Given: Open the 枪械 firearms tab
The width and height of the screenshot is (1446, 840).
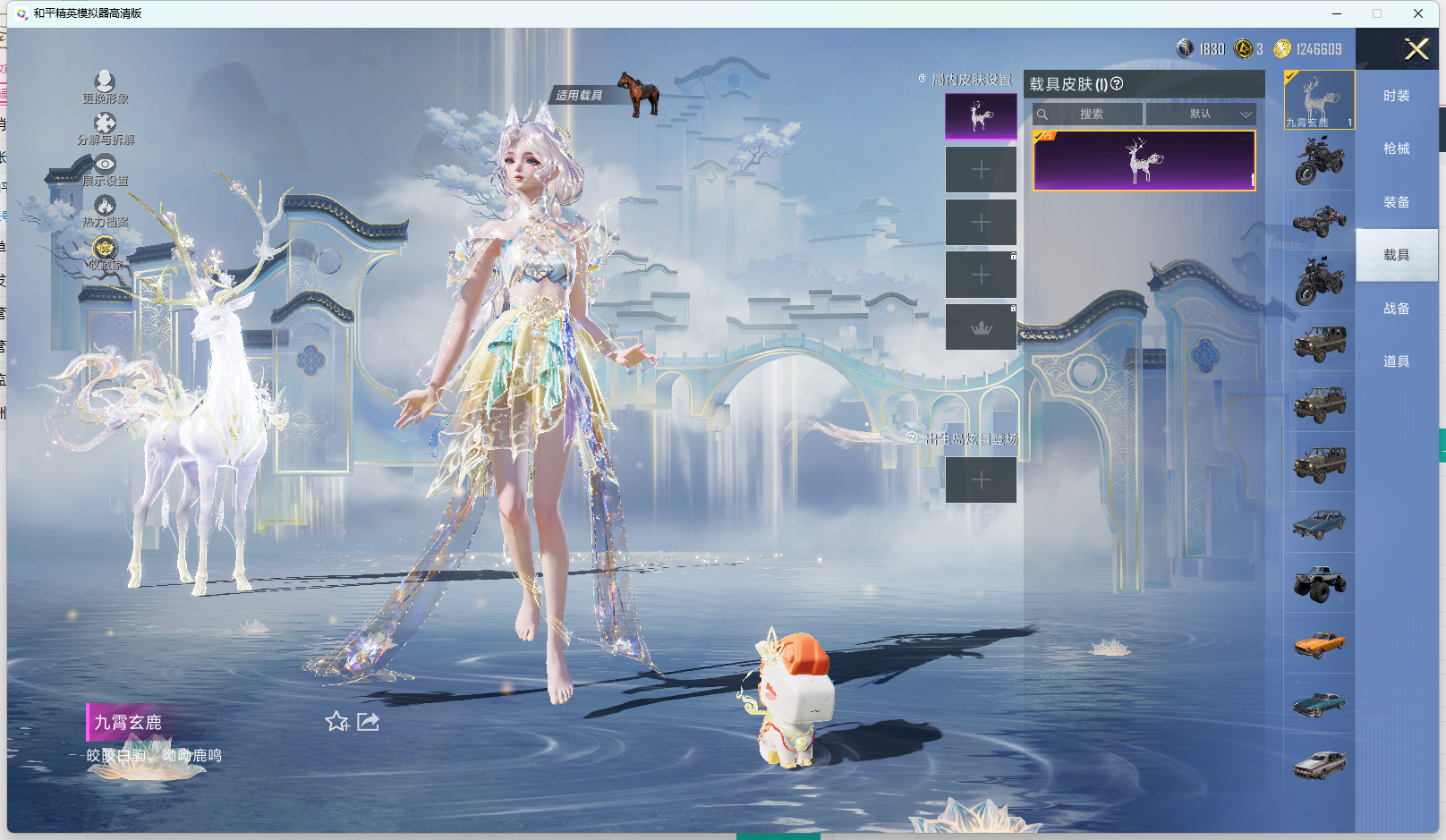Looking at the screenshot, I should 1396,148.
